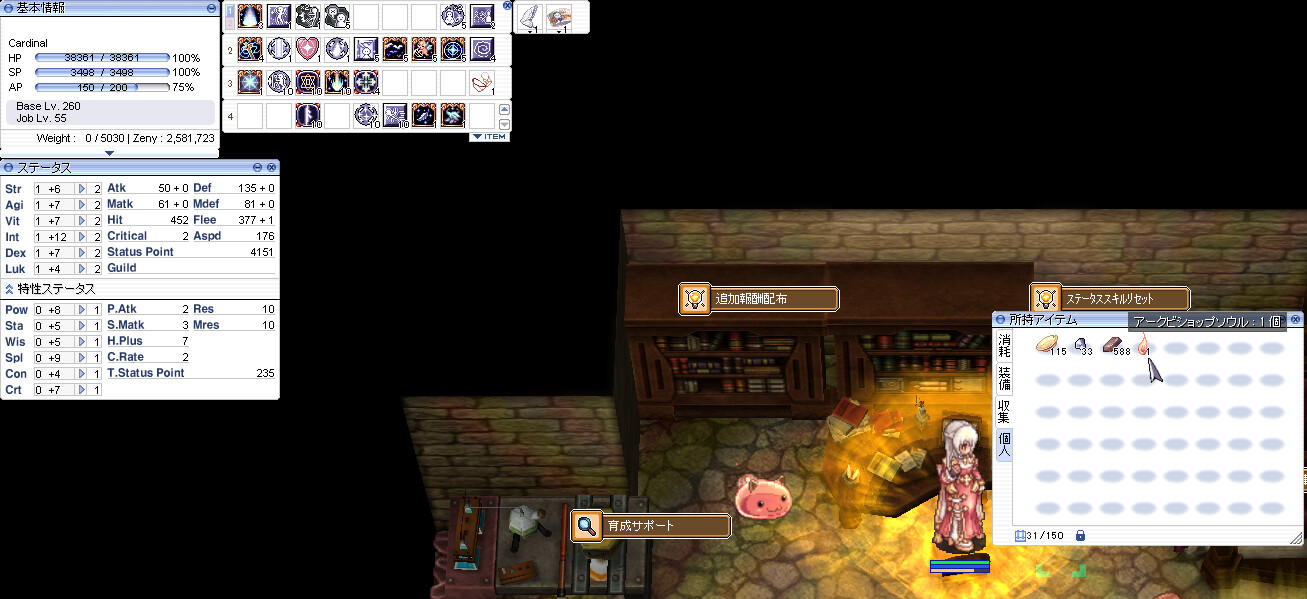The height and width of the screenshot is (599, 1307).
Task: Switch inventory to 消耗 tab
Action: [x=1004, y=346]
